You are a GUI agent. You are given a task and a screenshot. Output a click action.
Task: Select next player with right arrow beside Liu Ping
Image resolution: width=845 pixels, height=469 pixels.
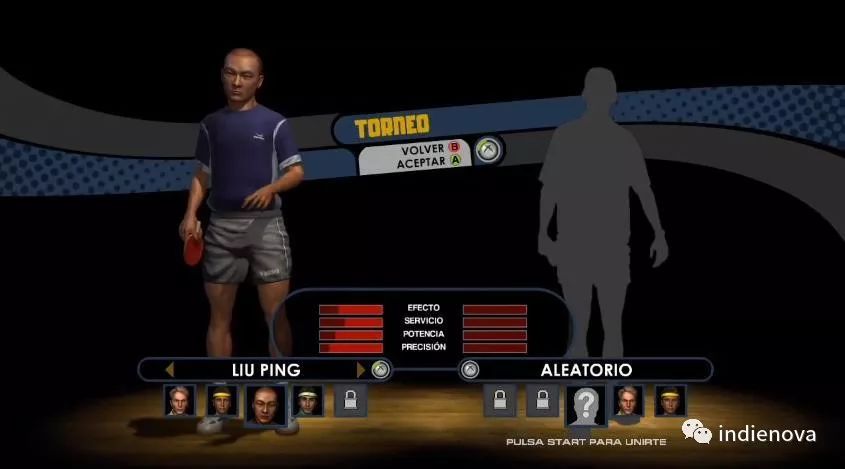pos(361,369)
